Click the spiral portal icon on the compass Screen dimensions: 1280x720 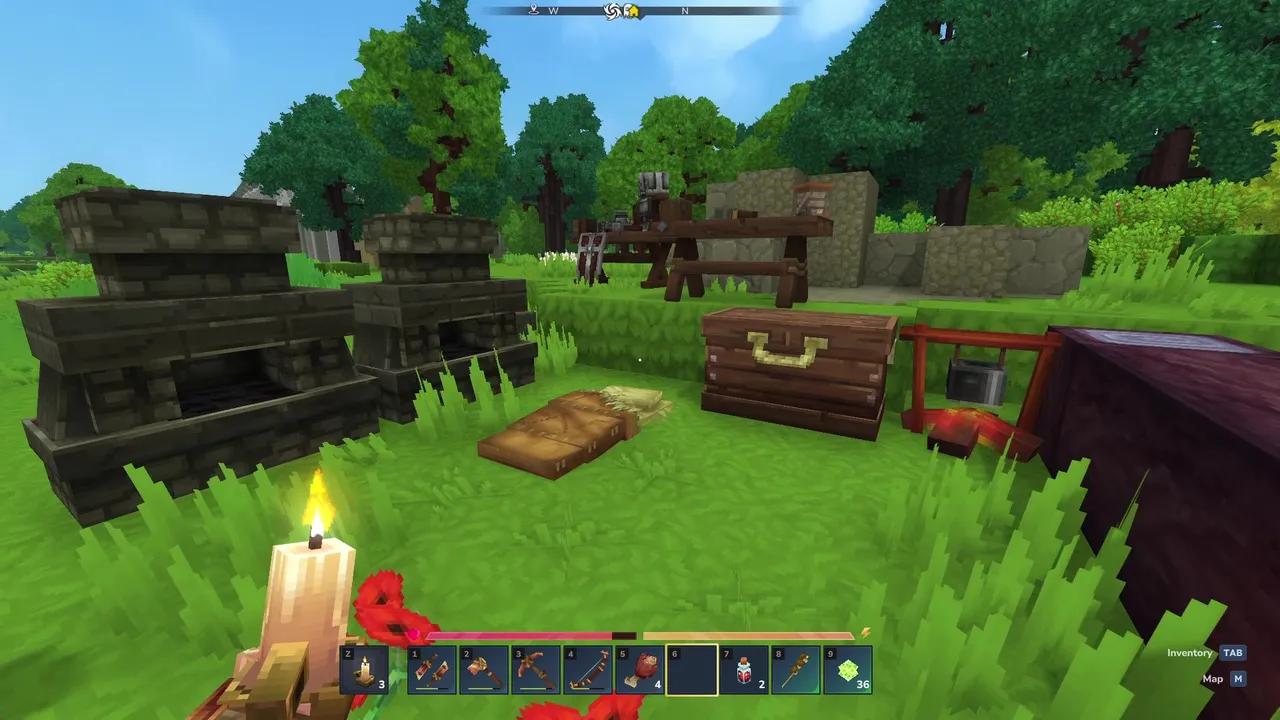tap(611, 12)
